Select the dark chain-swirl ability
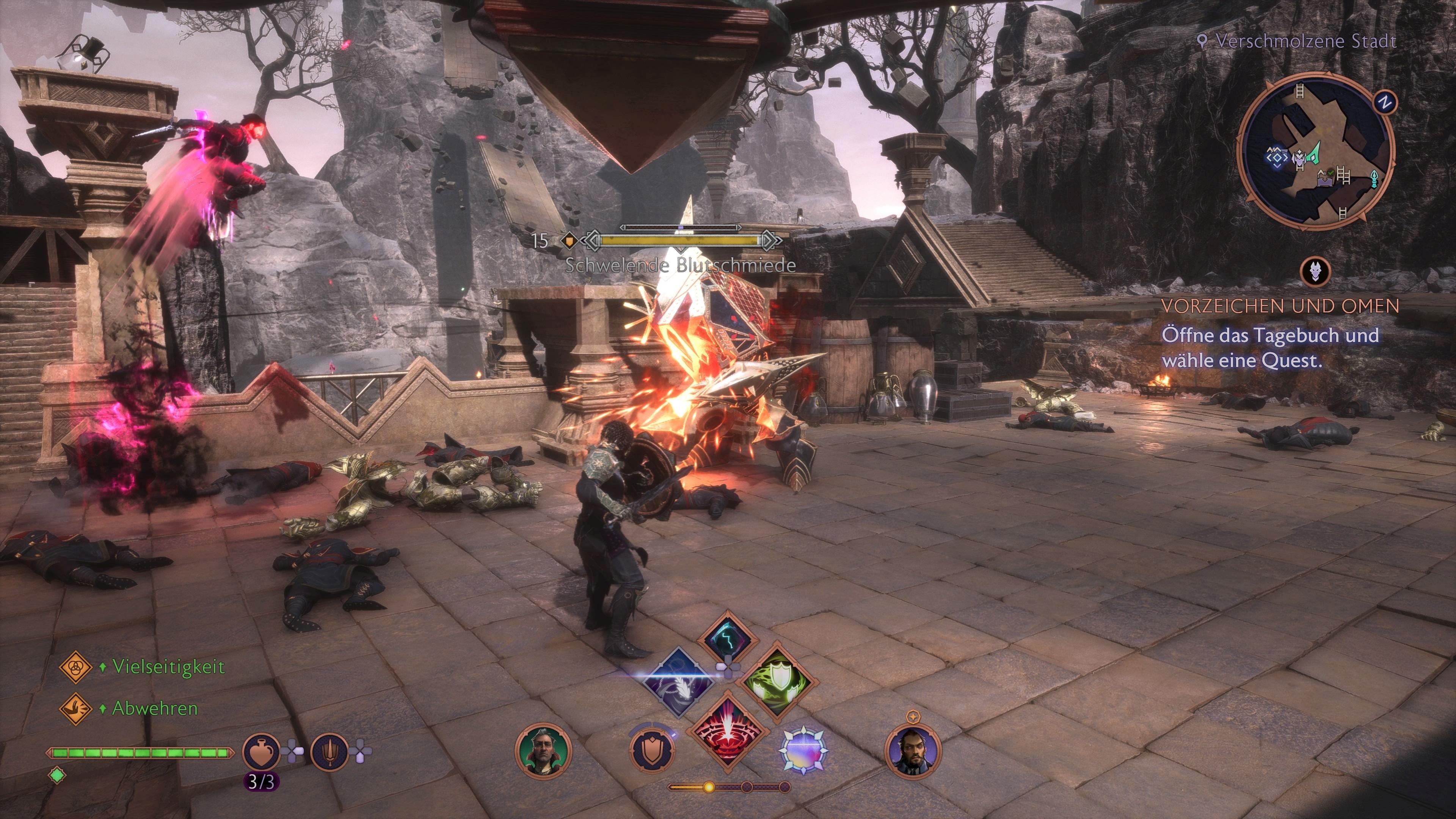The image size is (1456, 819). [680, 682]
